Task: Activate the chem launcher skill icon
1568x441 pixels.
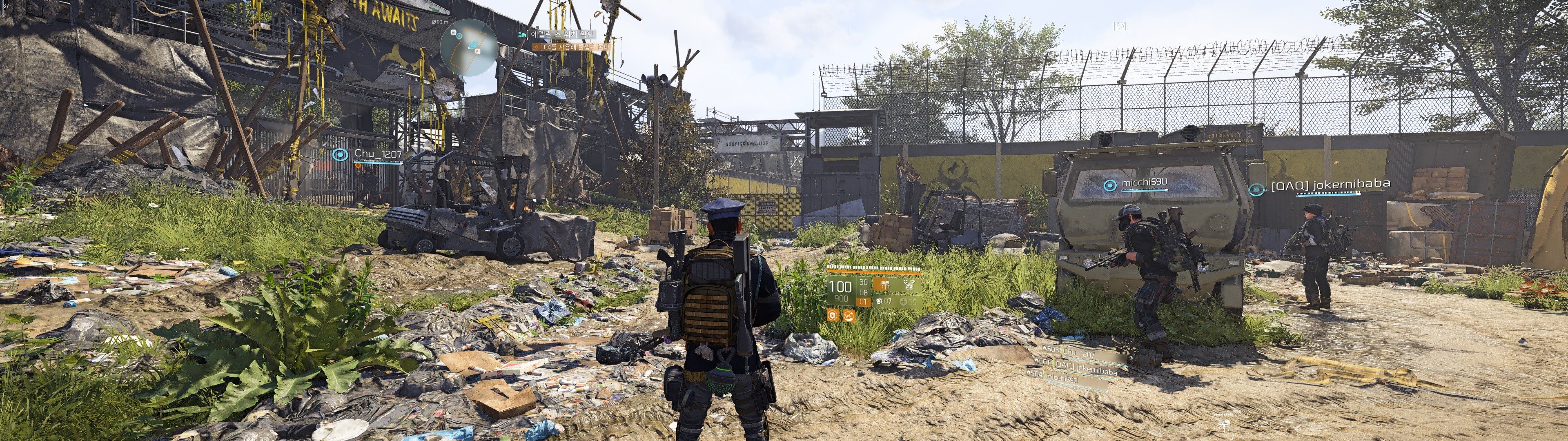Action: pyautogui.click(x=909, y=285)
